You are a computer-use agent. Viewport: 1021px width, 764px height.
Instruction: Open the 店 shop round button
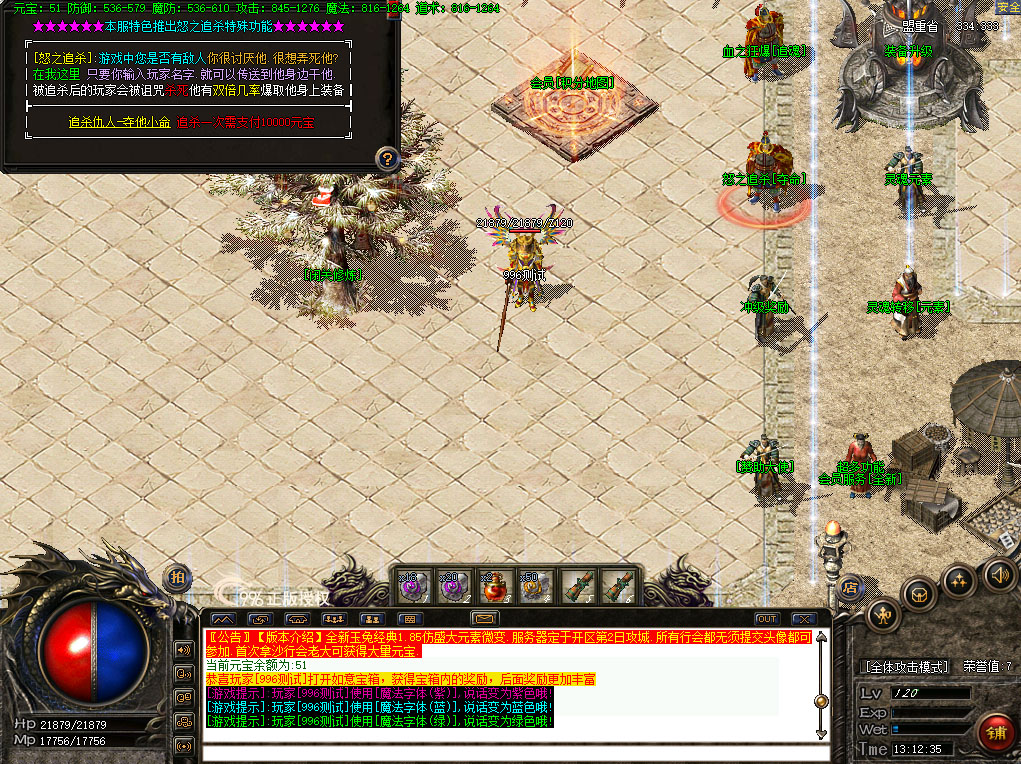(852, 587)
